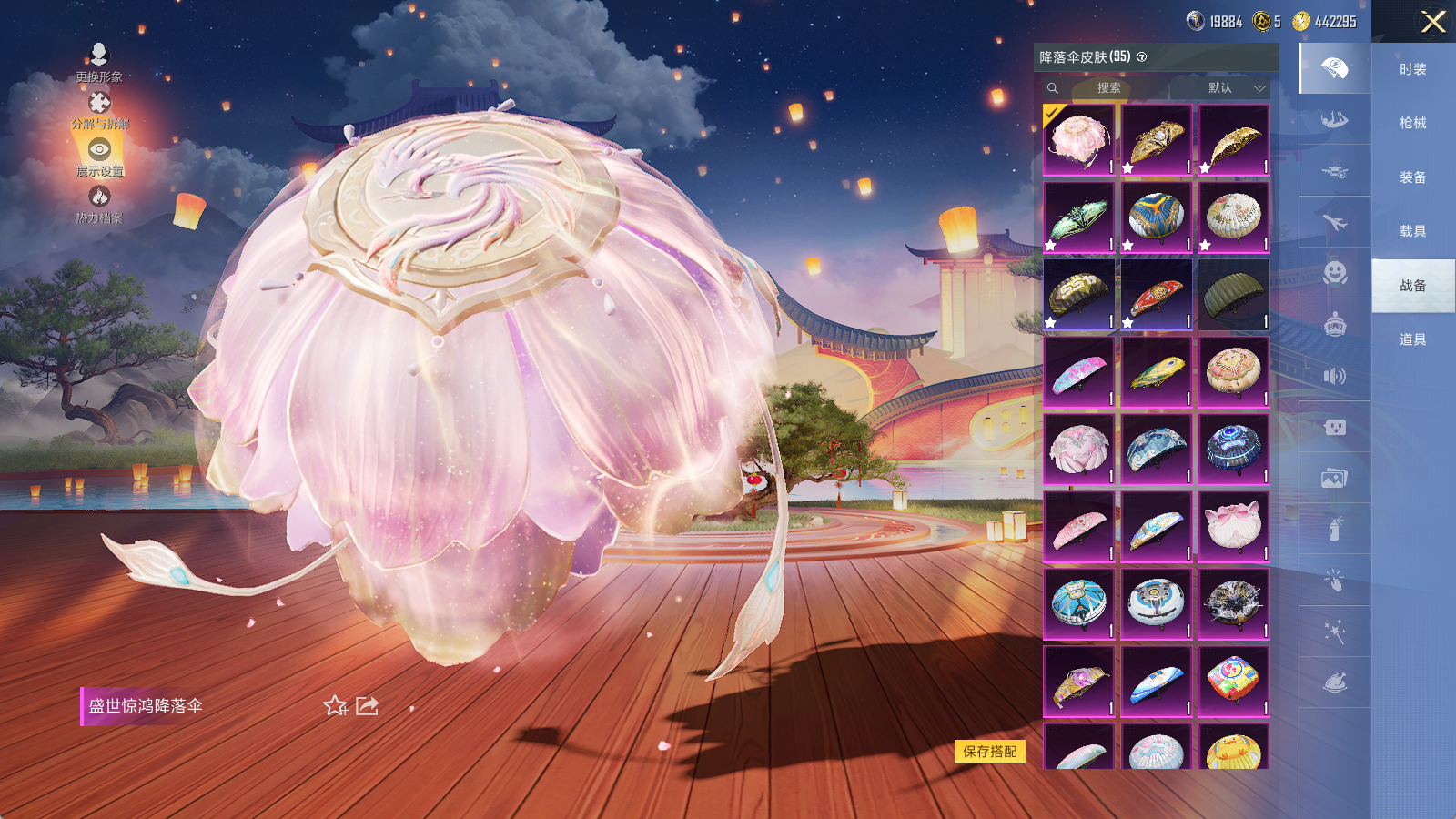This screenshot has width=1456, height=819.
Task: Switch to the 时装 category tab
Action: pos(1412,69)
